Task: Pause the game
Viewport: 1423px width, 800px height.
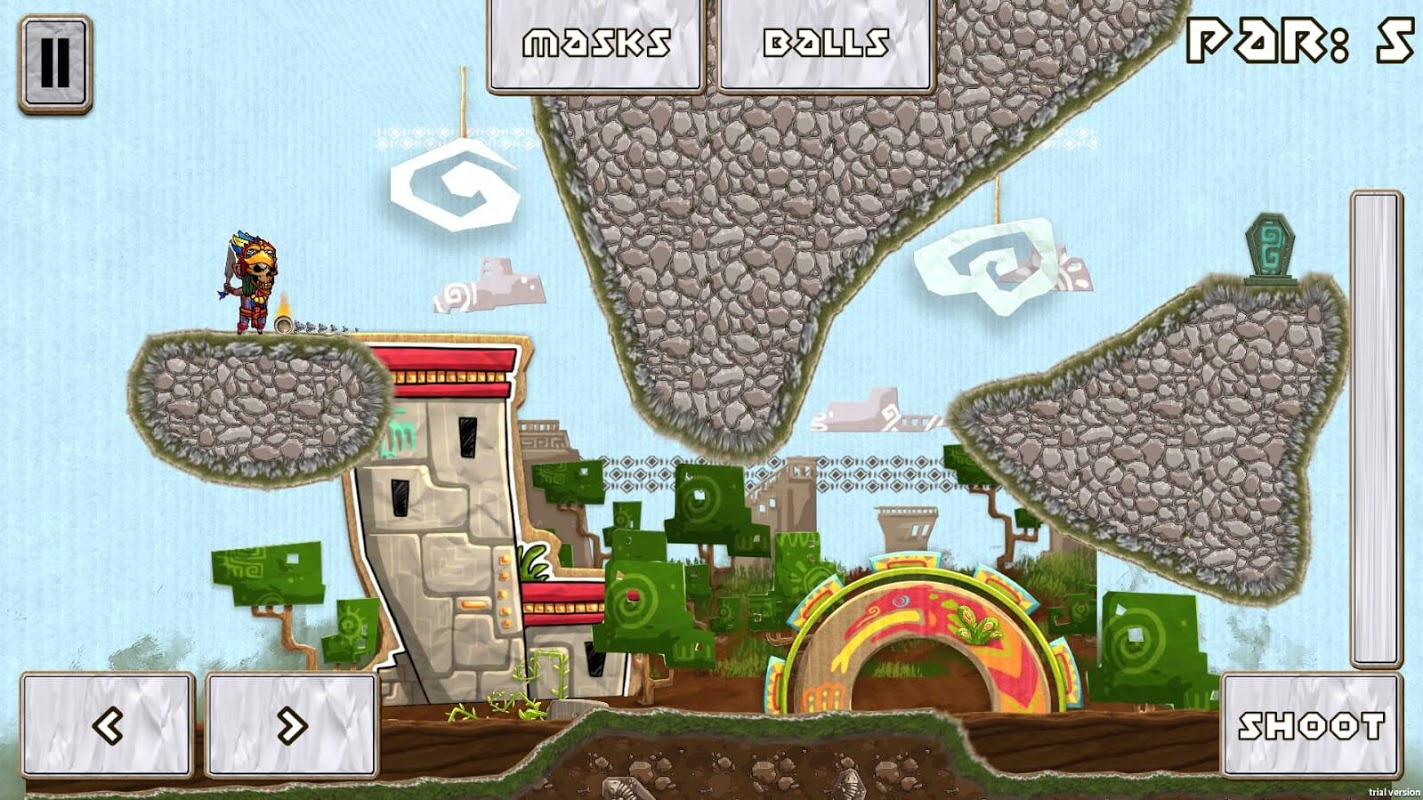Action: pos(55,63)
